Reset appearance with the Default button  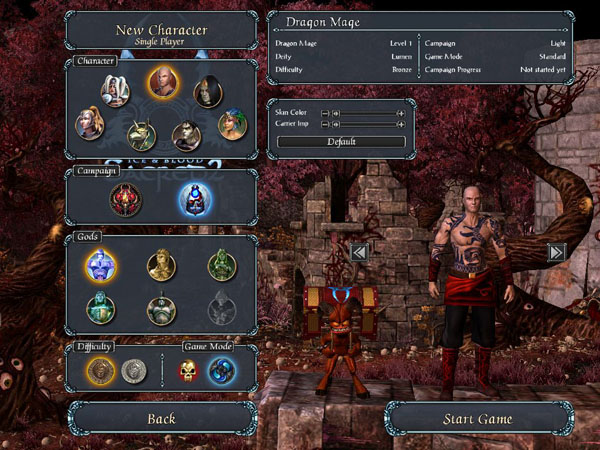coord(341,142)
